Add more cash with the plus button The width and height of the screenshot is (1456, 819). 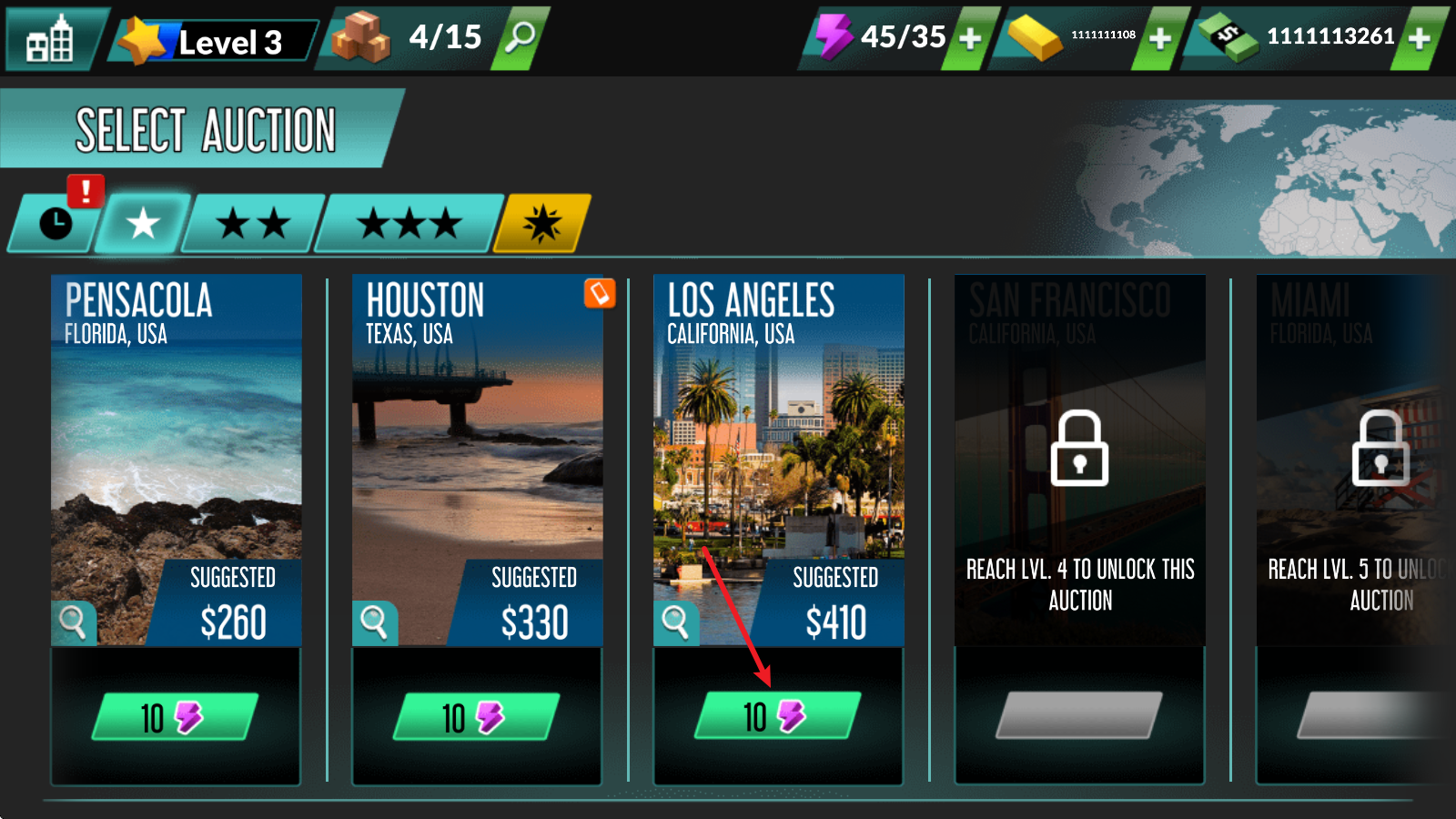(x=1419, y=38)
